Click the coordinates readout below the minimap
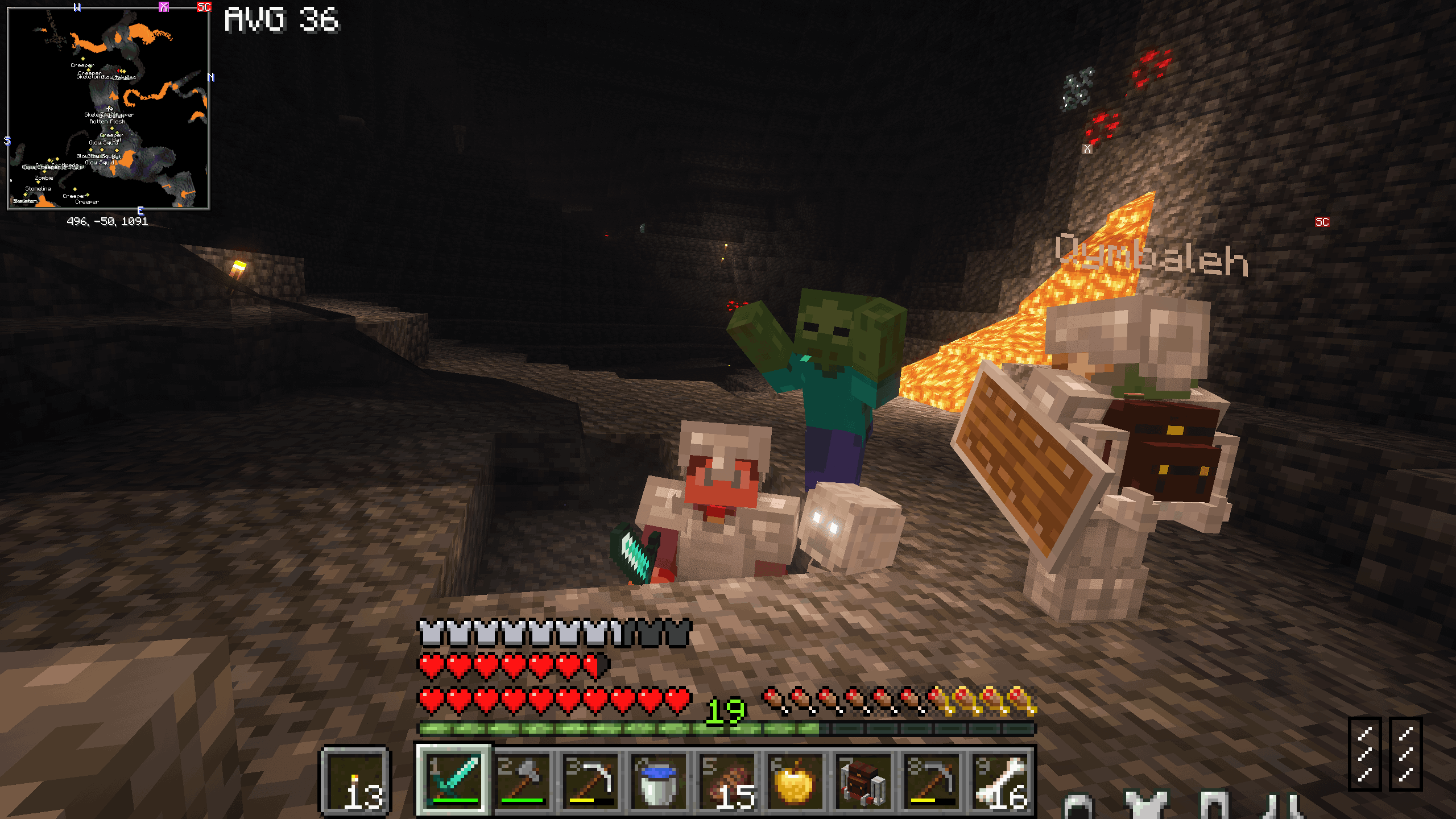 108,223
